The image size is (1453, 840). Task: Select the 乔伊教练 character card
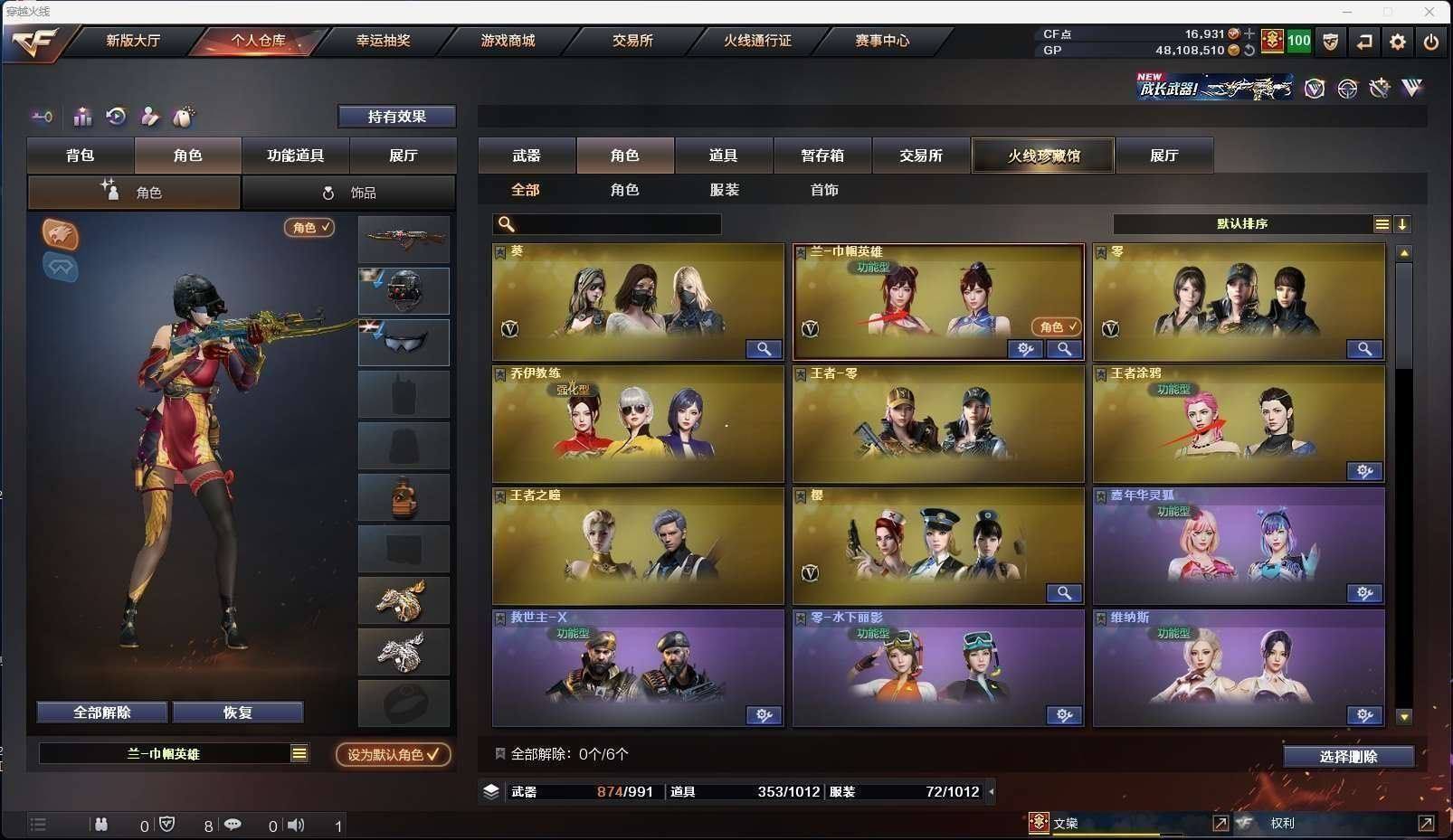coord(638,424)
